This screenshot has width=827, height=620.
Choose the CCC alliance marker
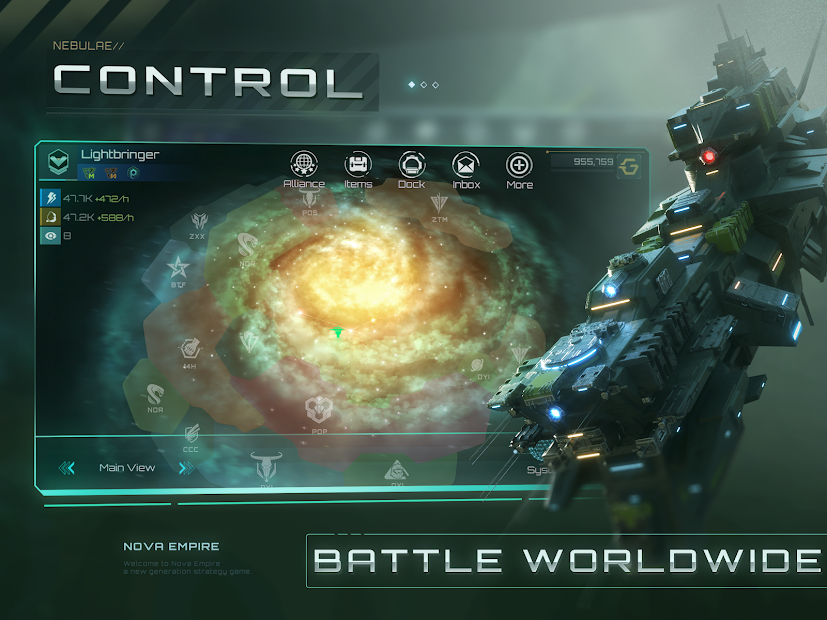(x=191, y=434)
